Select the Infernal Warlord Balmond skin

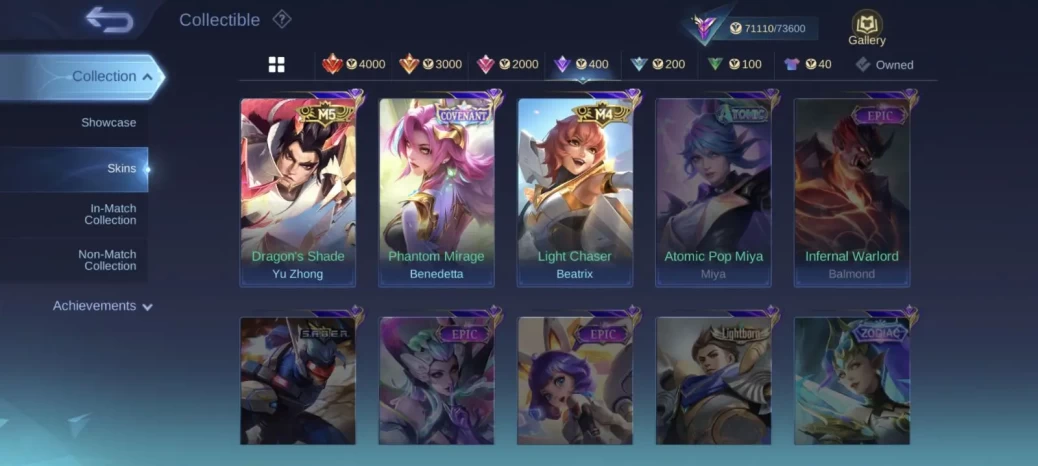pos(852,190)
